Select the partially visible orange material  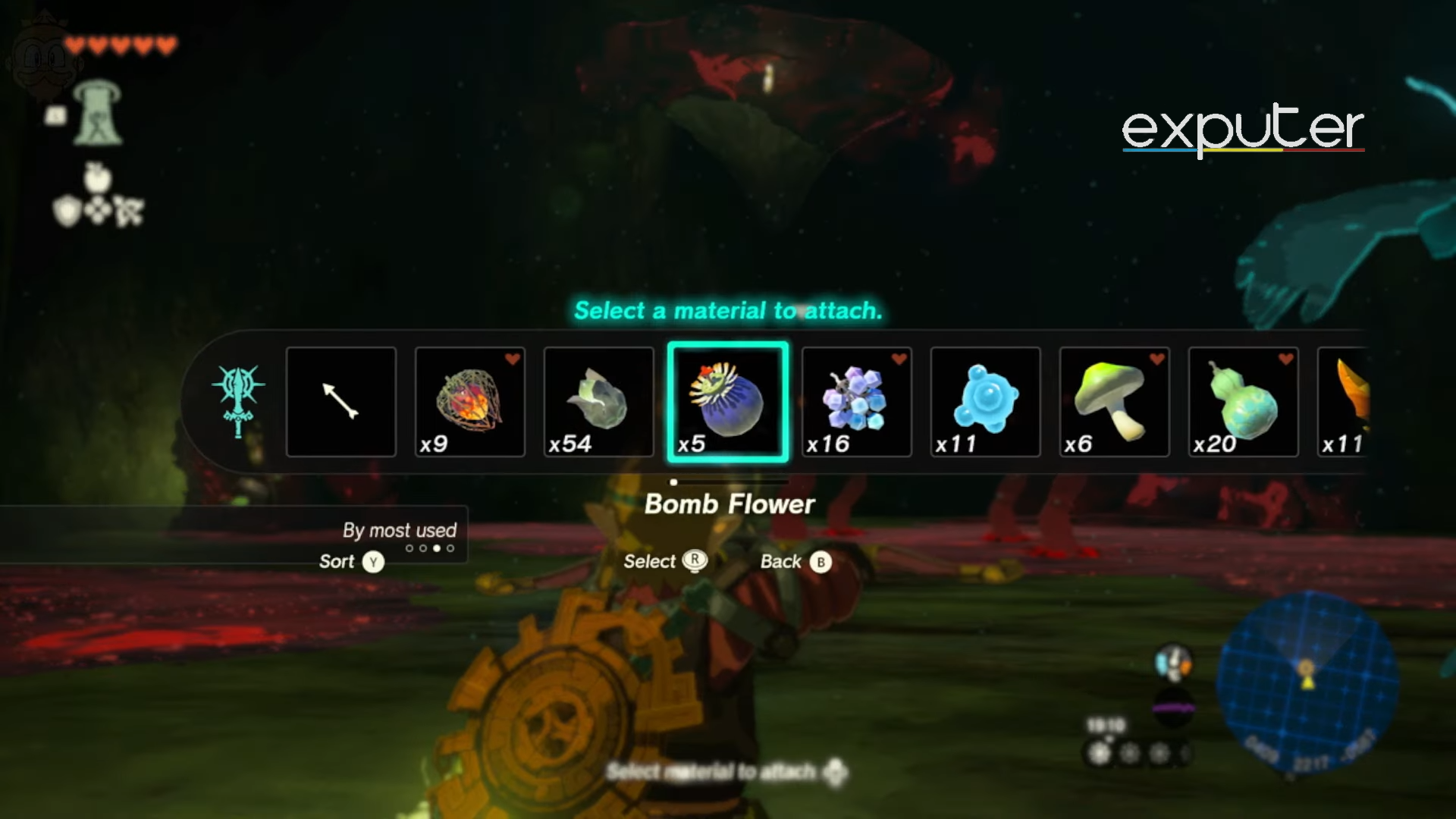(1344, 402)
